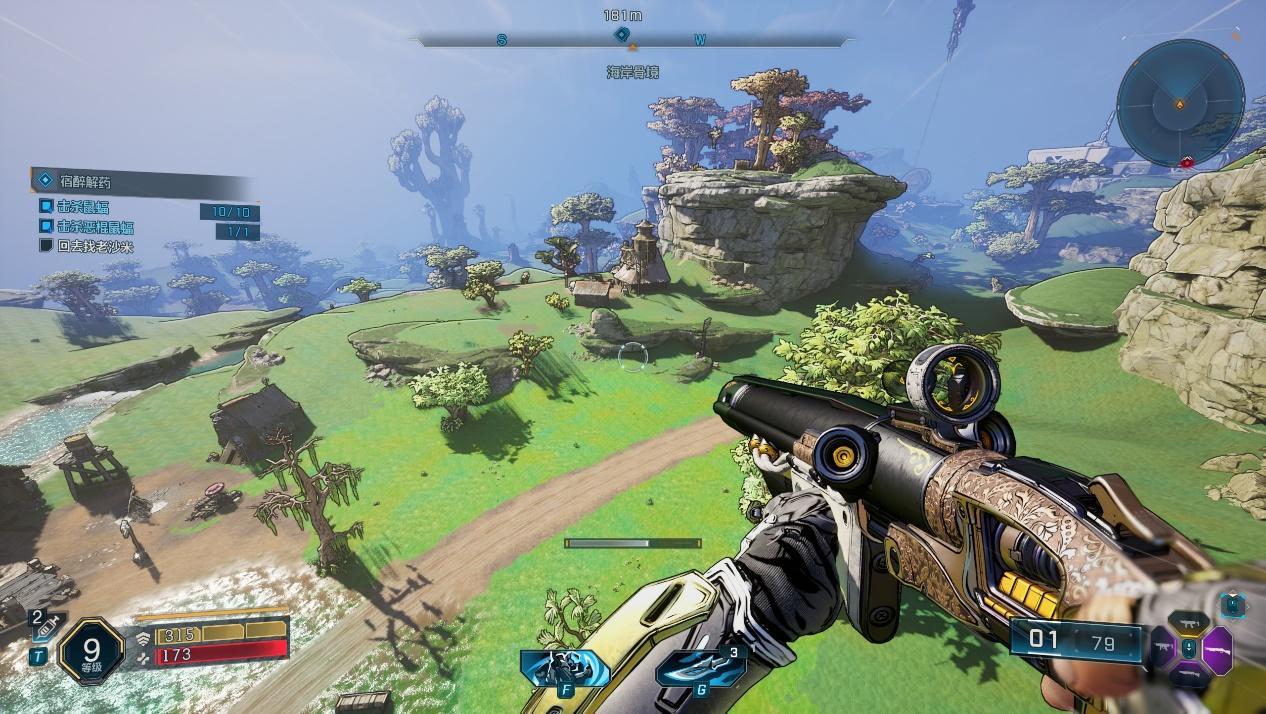This screenshot has height=714, width=1266.
Task: Click the red marker on the minimap
Action: [x=1188, y=162]
